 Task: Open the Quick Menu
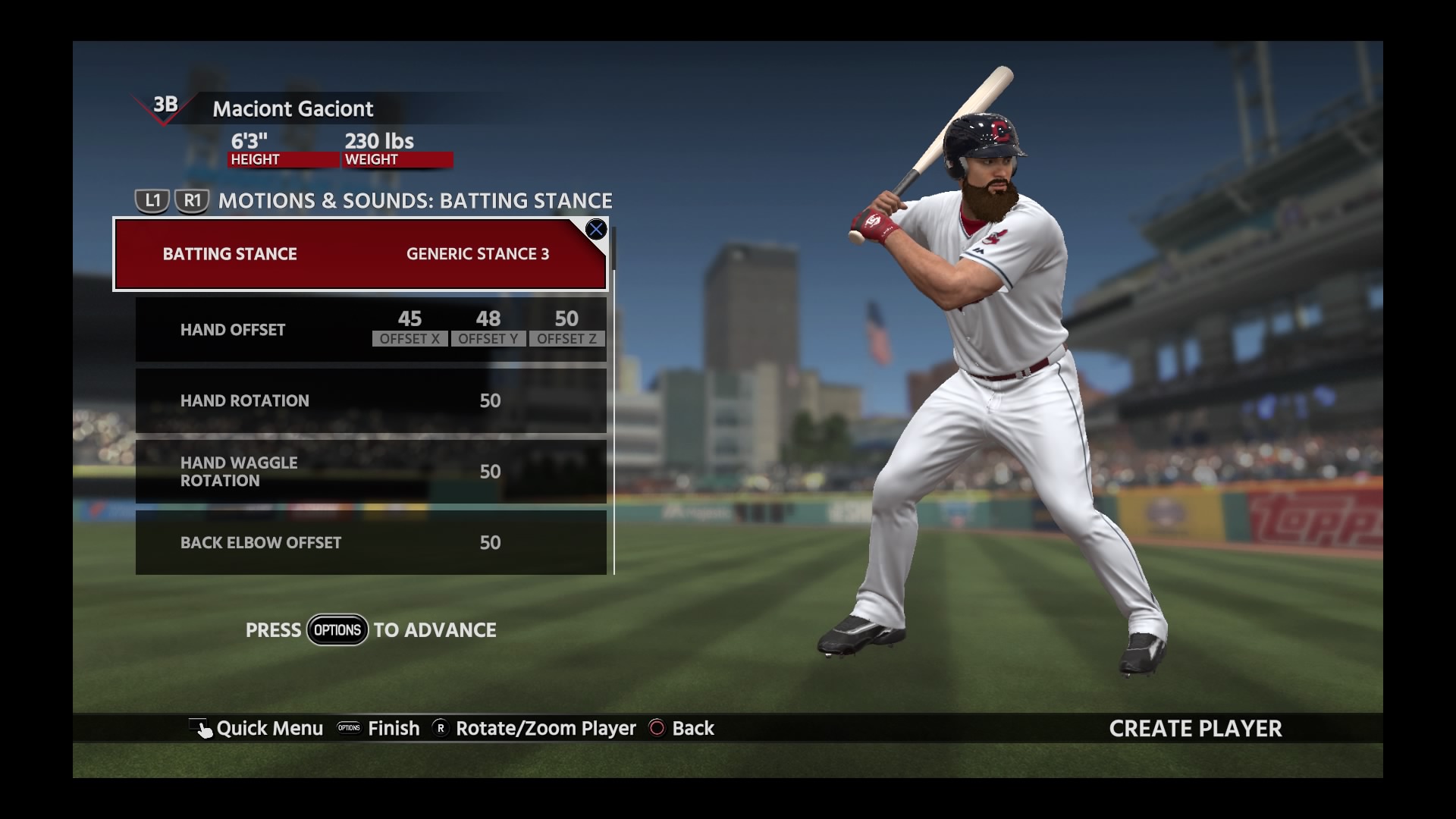(258, 729)
